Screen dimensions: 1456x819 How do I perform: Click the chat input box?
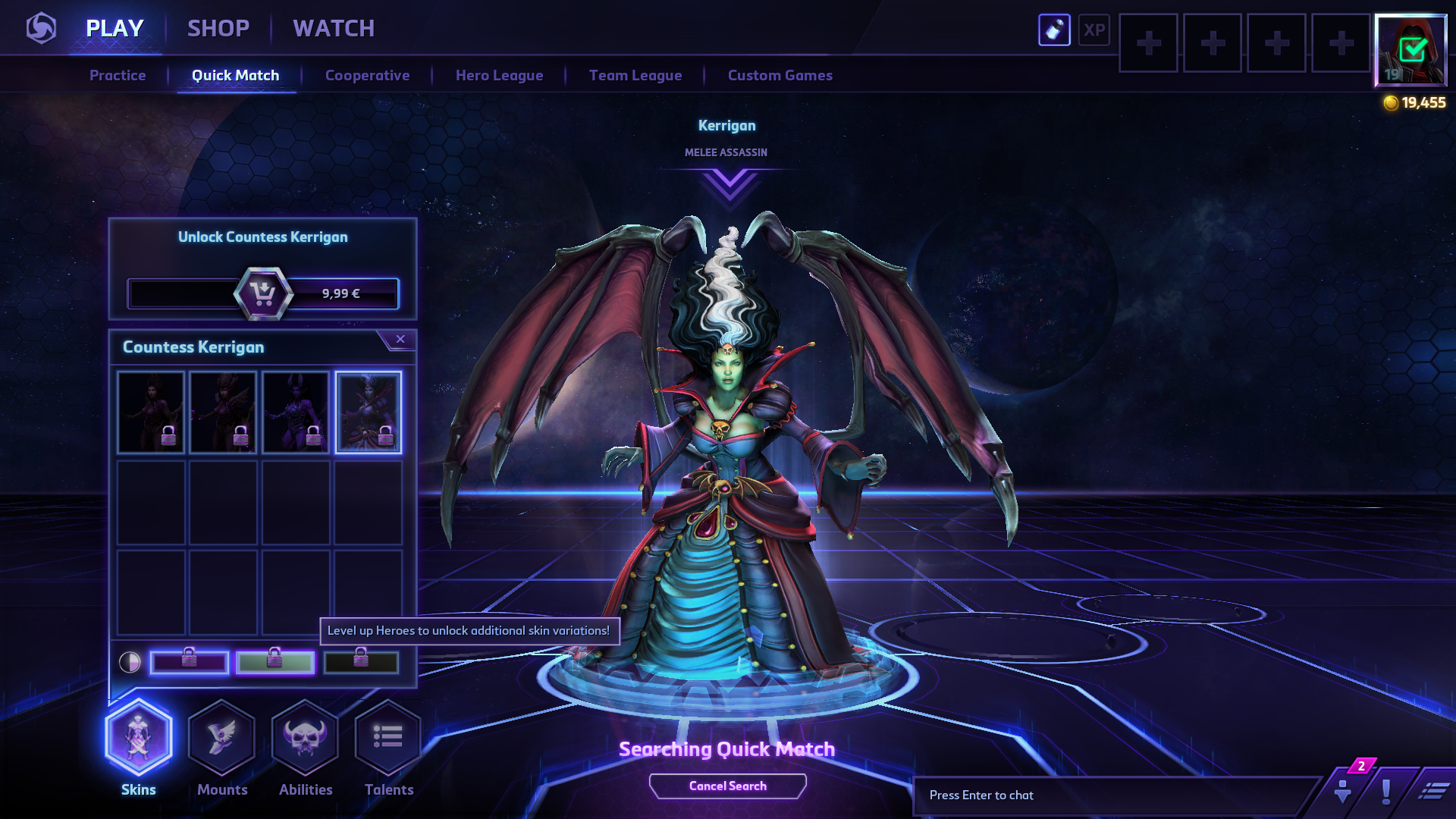[x=1115, y=795]
